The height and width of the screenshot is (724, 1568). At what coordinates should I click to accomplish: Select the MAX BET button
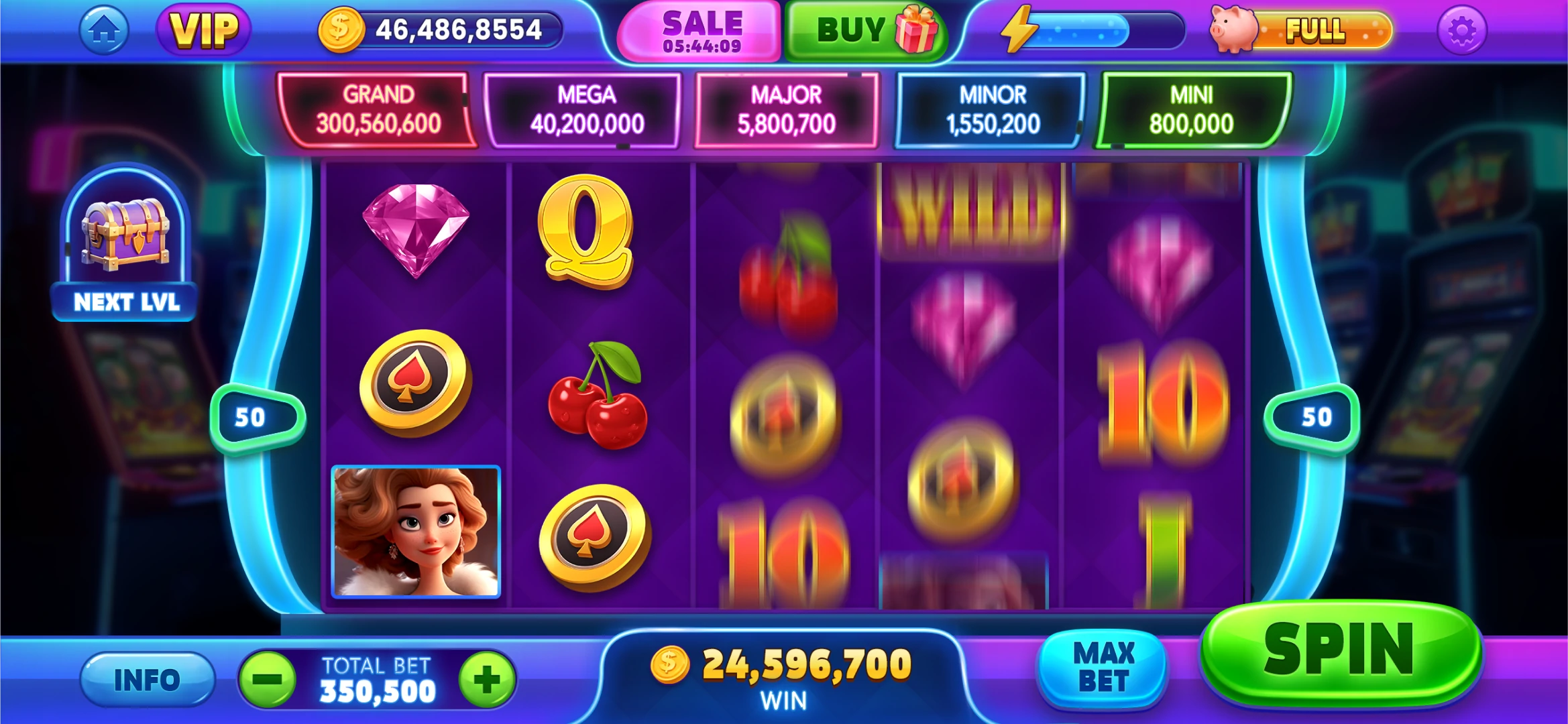click(1103, 668)
